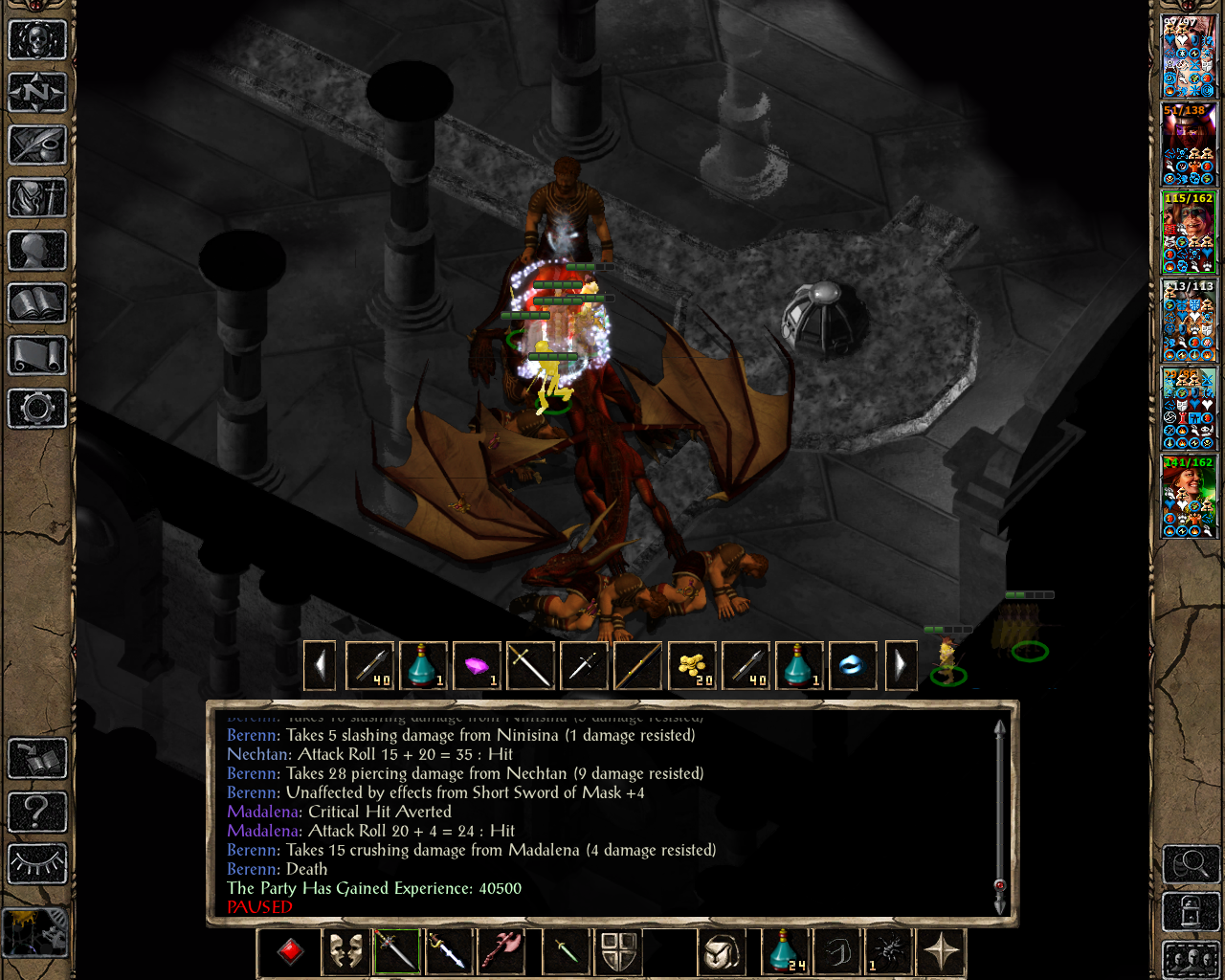Use the quick potion with 24 charges
The height and width of the screenshot is (980, 1225).
(x=787, y=952)
